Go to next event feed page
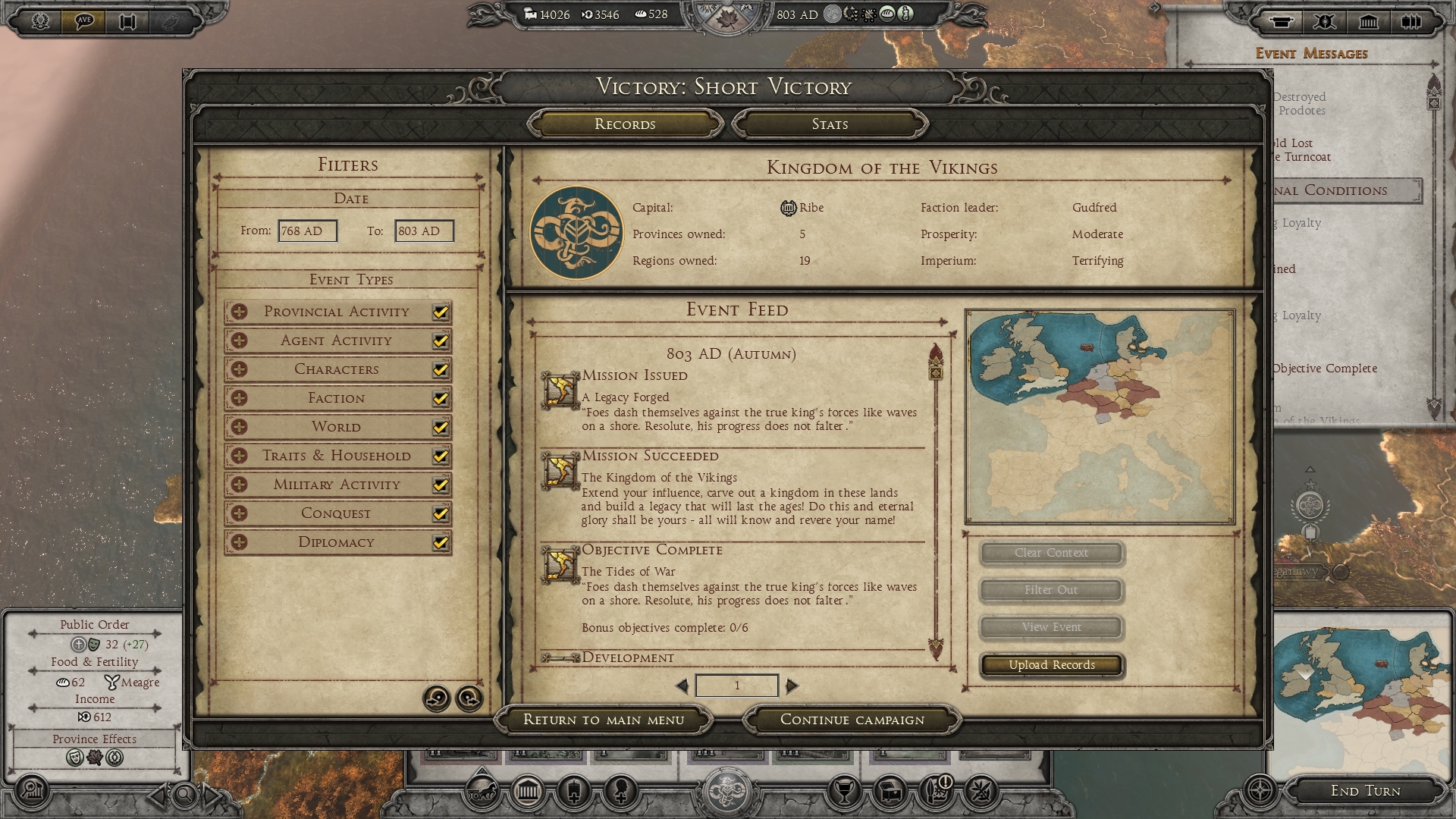Screen dimensions: 1456x819 pyautogui.click(x=792, y=686)
